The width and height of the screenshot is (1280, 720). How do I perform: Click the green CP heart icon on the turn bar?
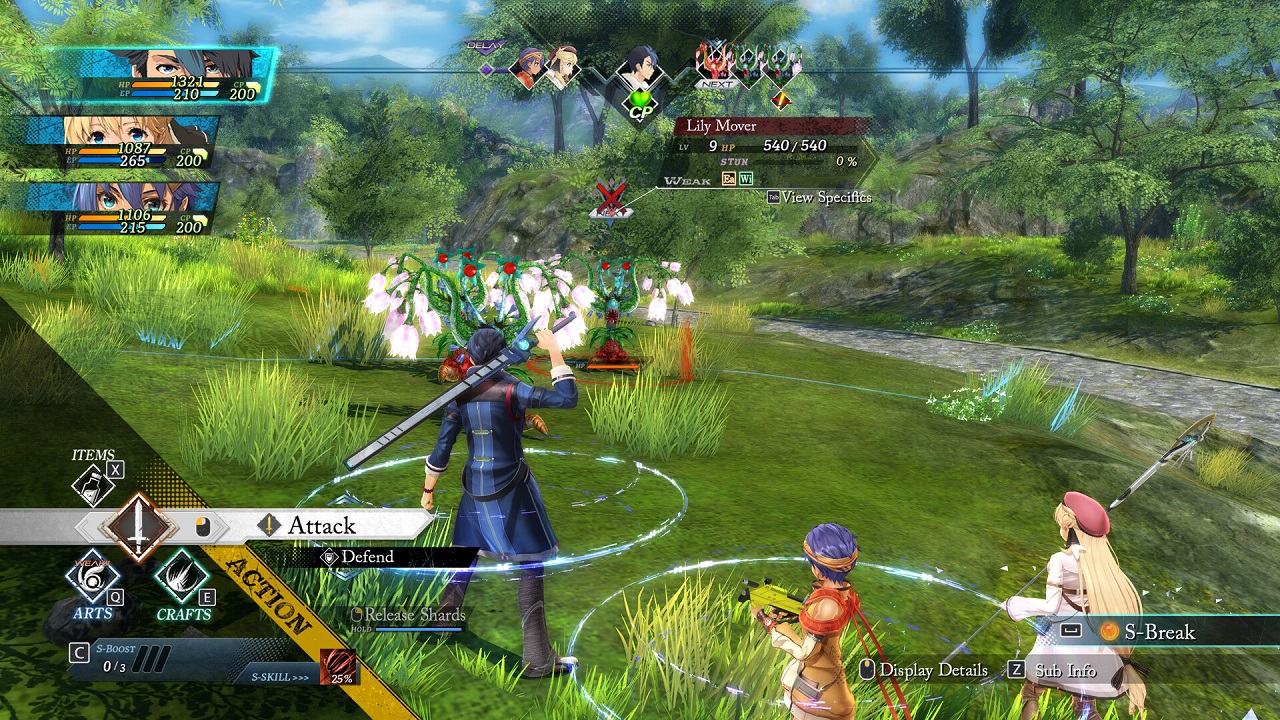[x=641, y=97]
